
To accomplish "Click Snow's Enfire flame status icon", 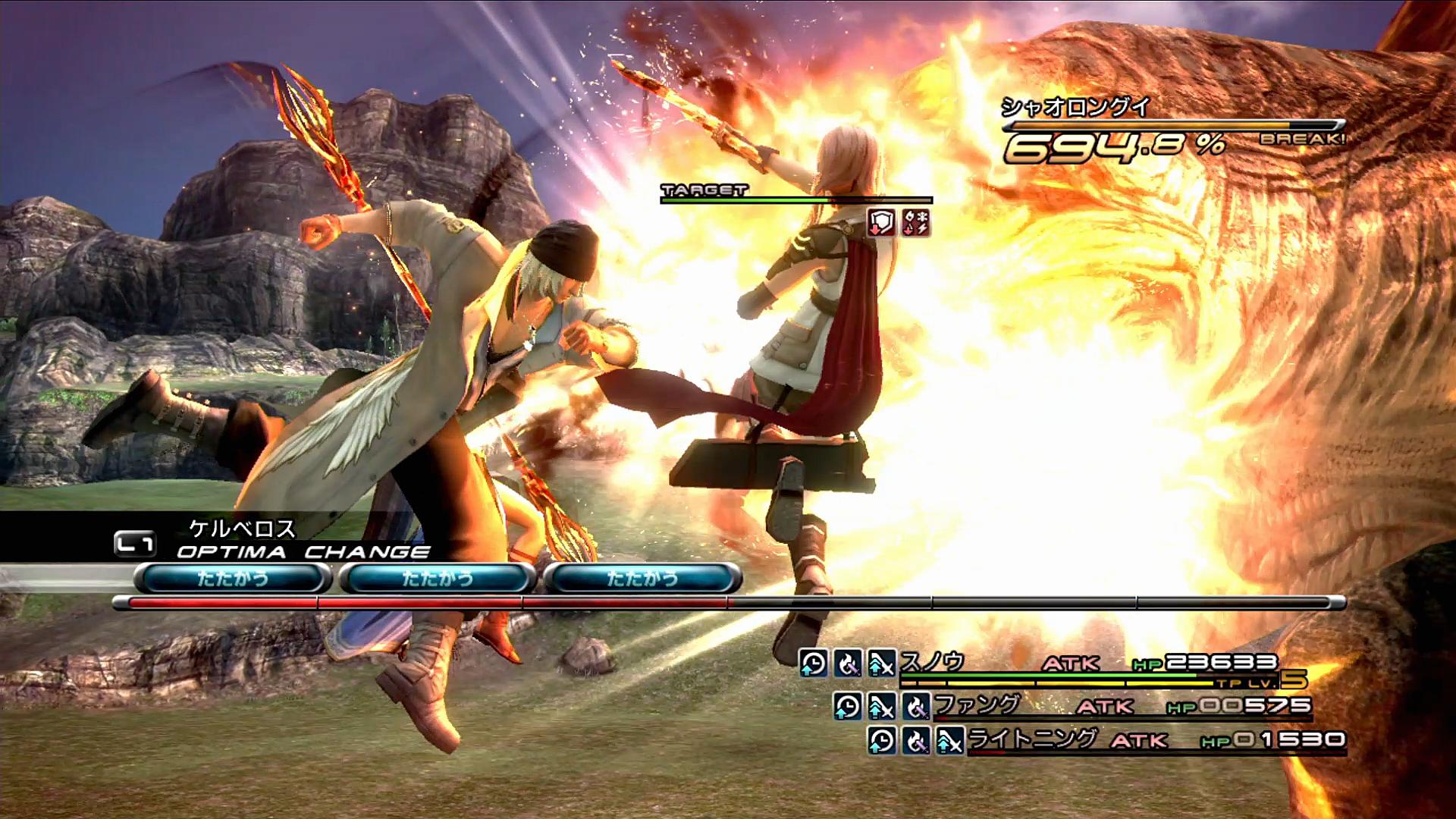I will pyautogui.click(x=848, y=664).
